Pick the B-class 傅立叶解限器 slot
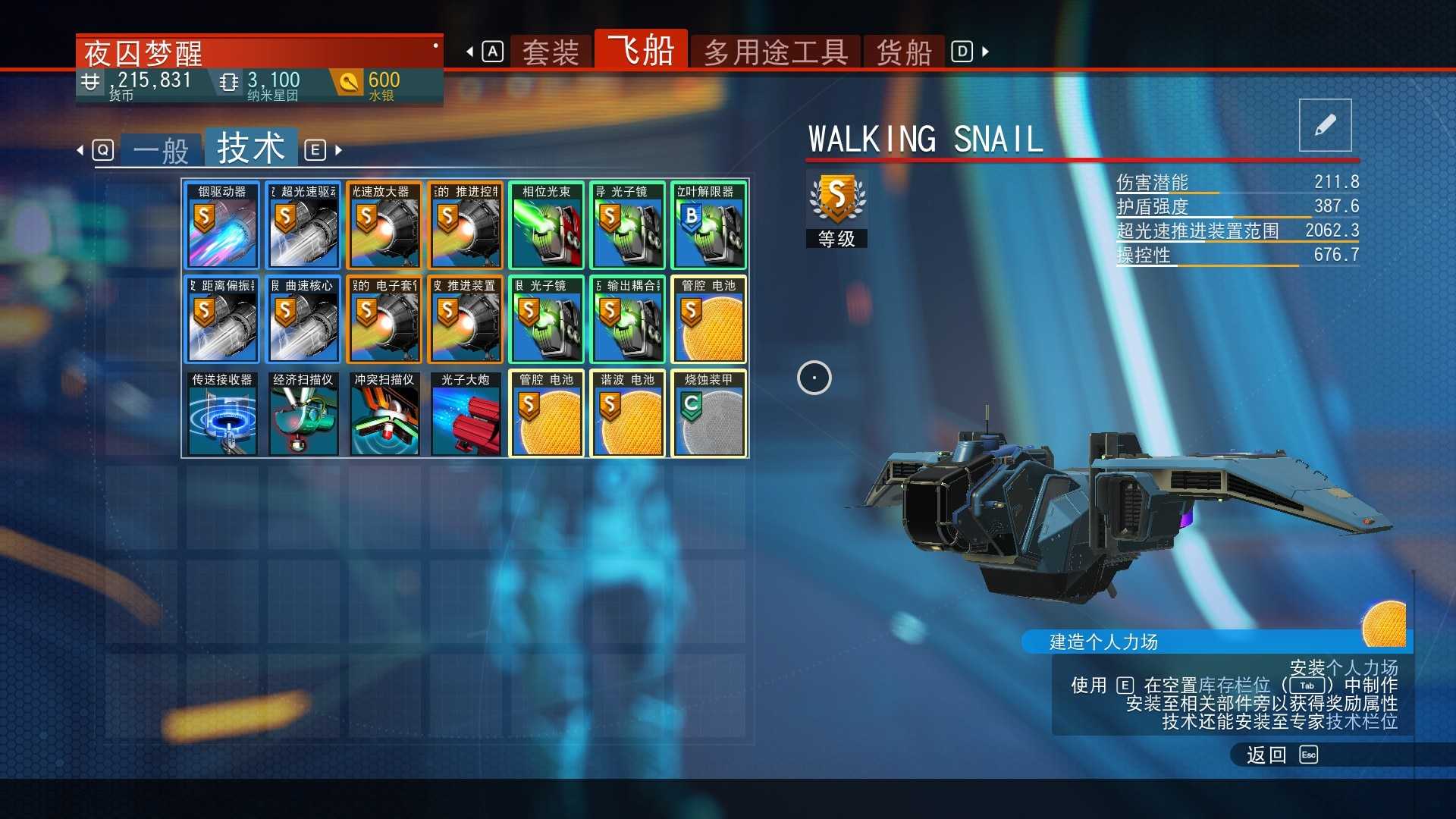Viewport: 1456px width, 819px height. (708, 225)
